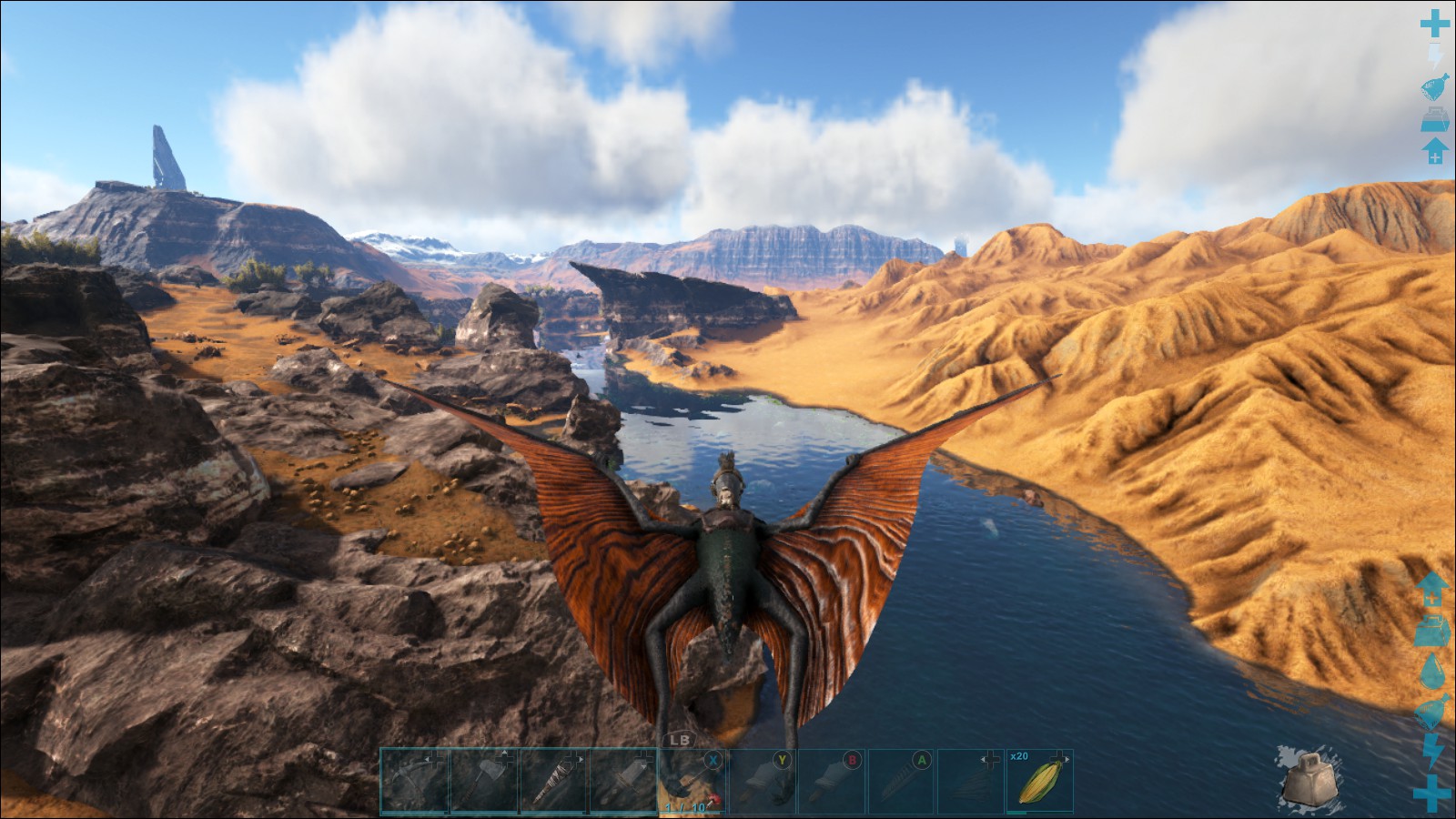Select the stamina lightning icon in player HUD
Image resolution: width=1456 pixels, height=819 pixels.
tap(1436, 53)
